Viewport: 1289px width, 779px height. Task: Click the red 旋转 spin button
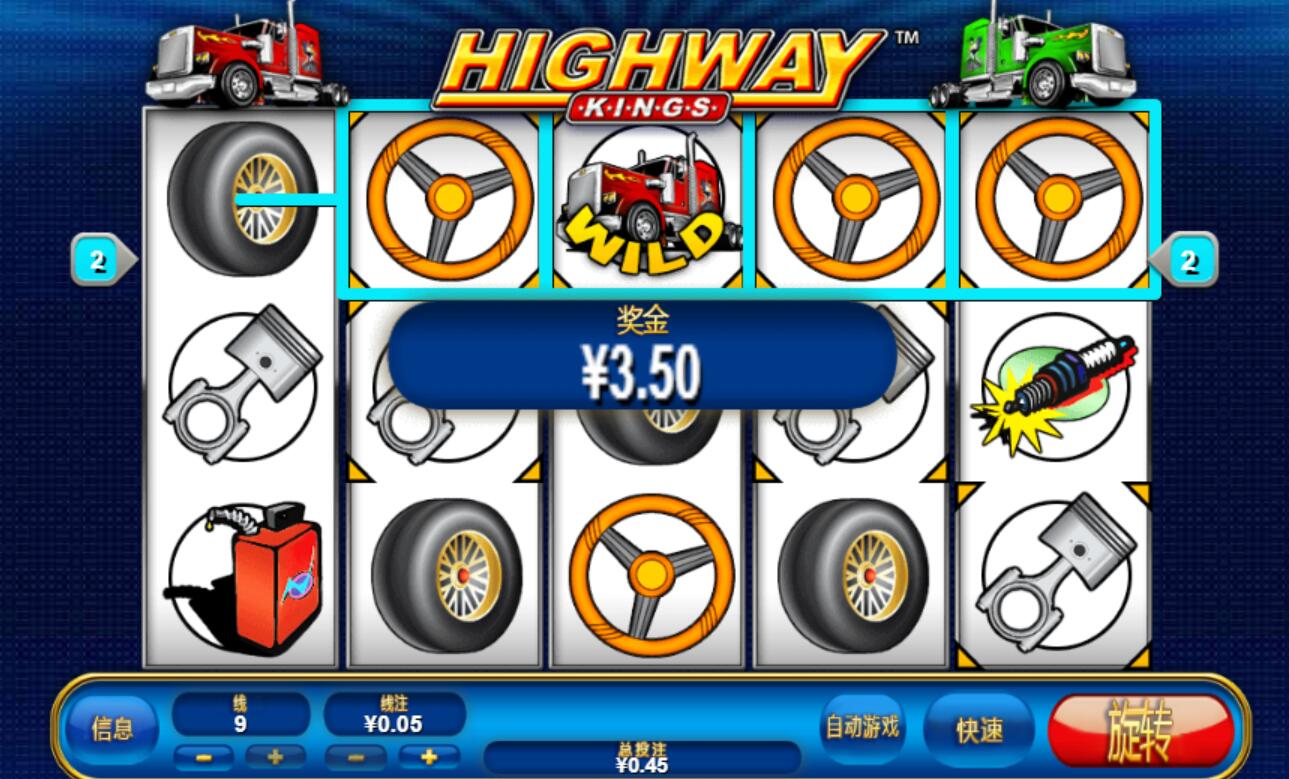point(1140,730)
